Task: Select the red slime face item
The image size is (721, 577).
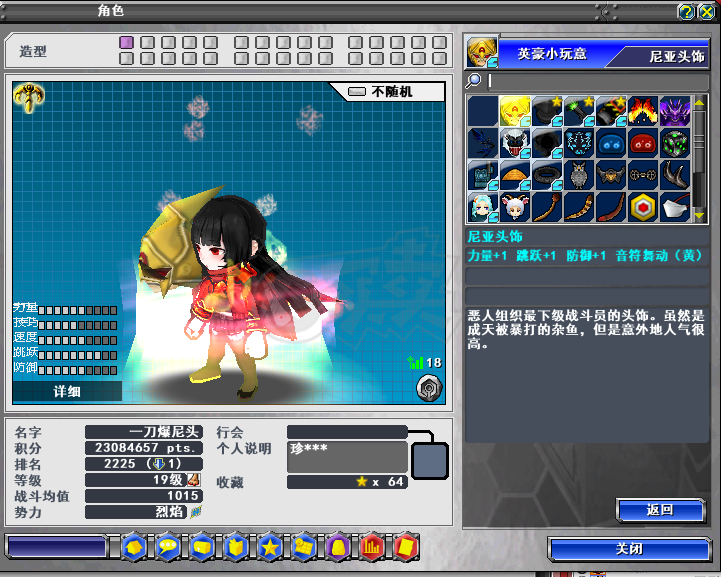Action: click(643, 143)
